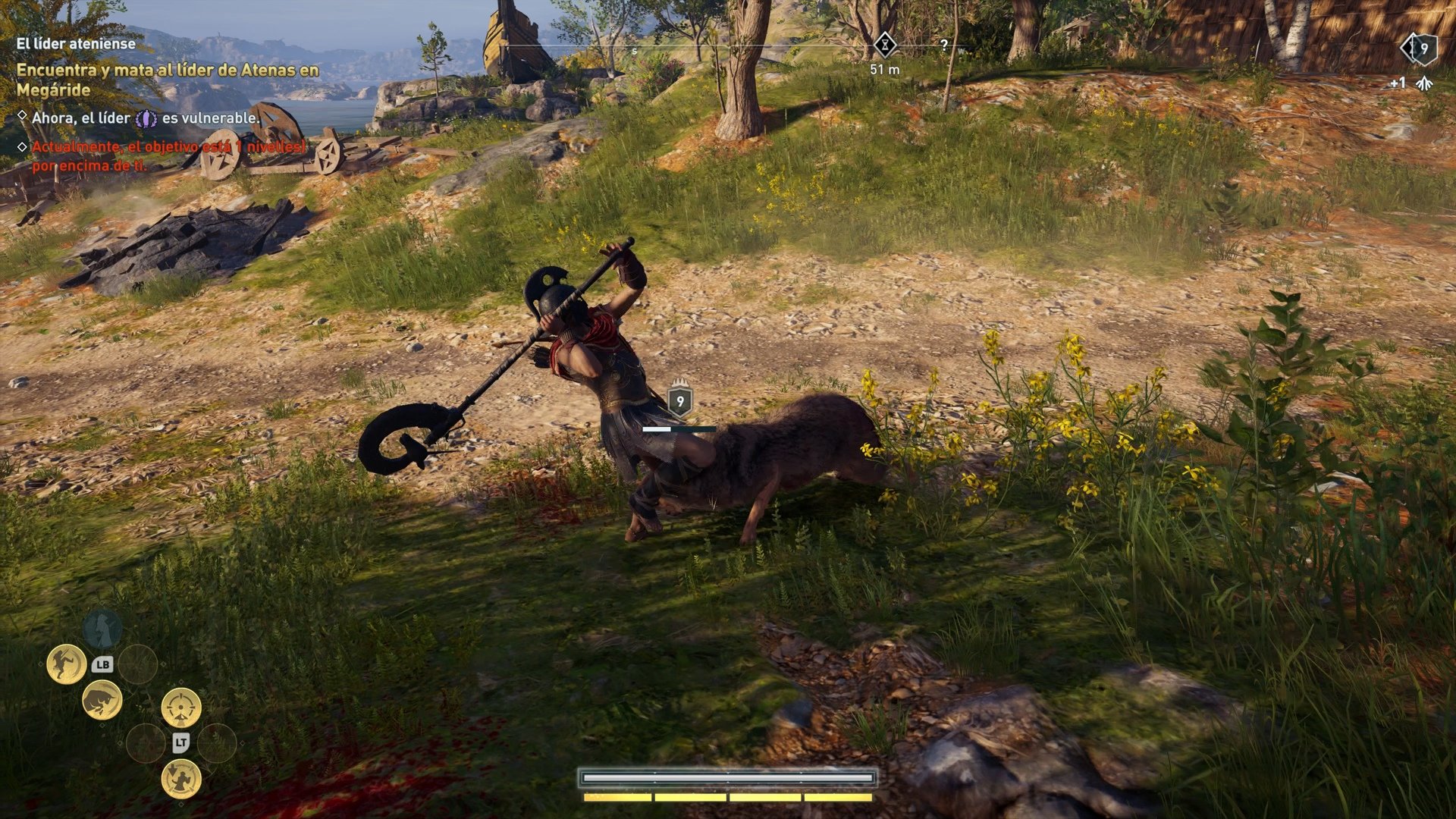Select the unassigned bow ability slot near LT
The width and height of the screenshot is (1456, 819).
tap(146, 742)
